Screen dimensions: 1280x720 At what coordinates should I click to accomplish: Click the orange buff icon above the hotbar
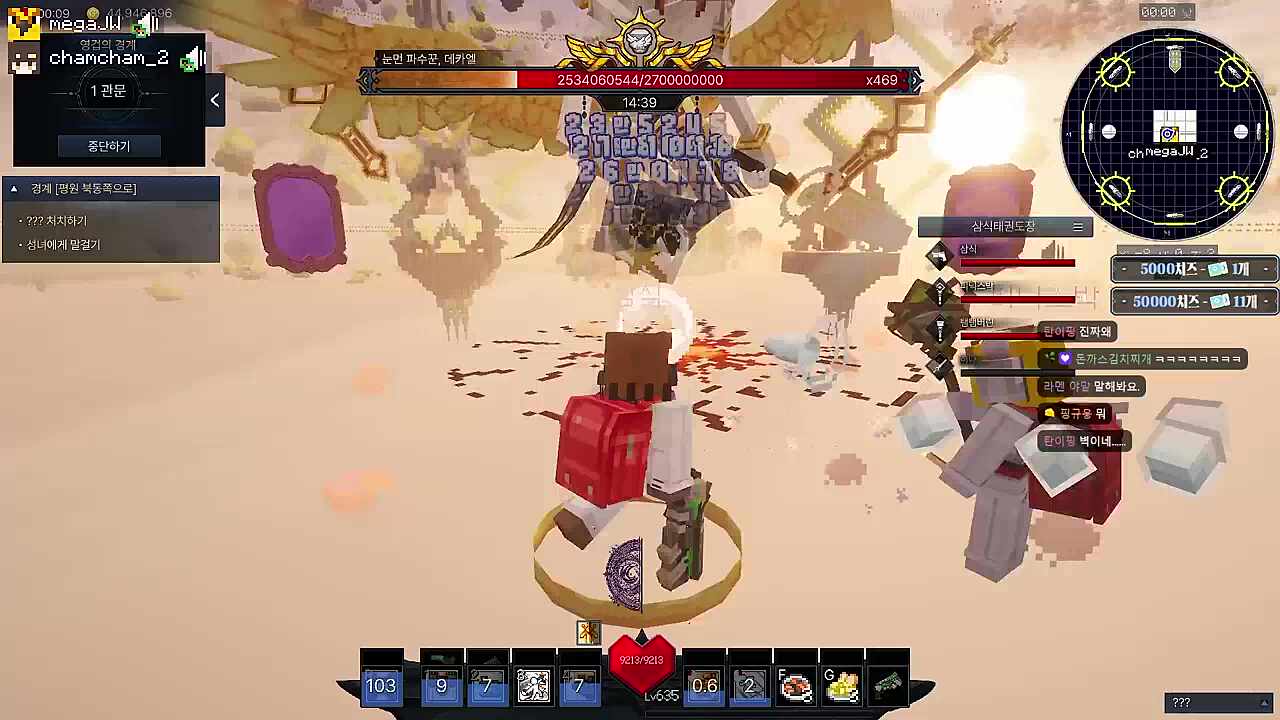(588, 632)
